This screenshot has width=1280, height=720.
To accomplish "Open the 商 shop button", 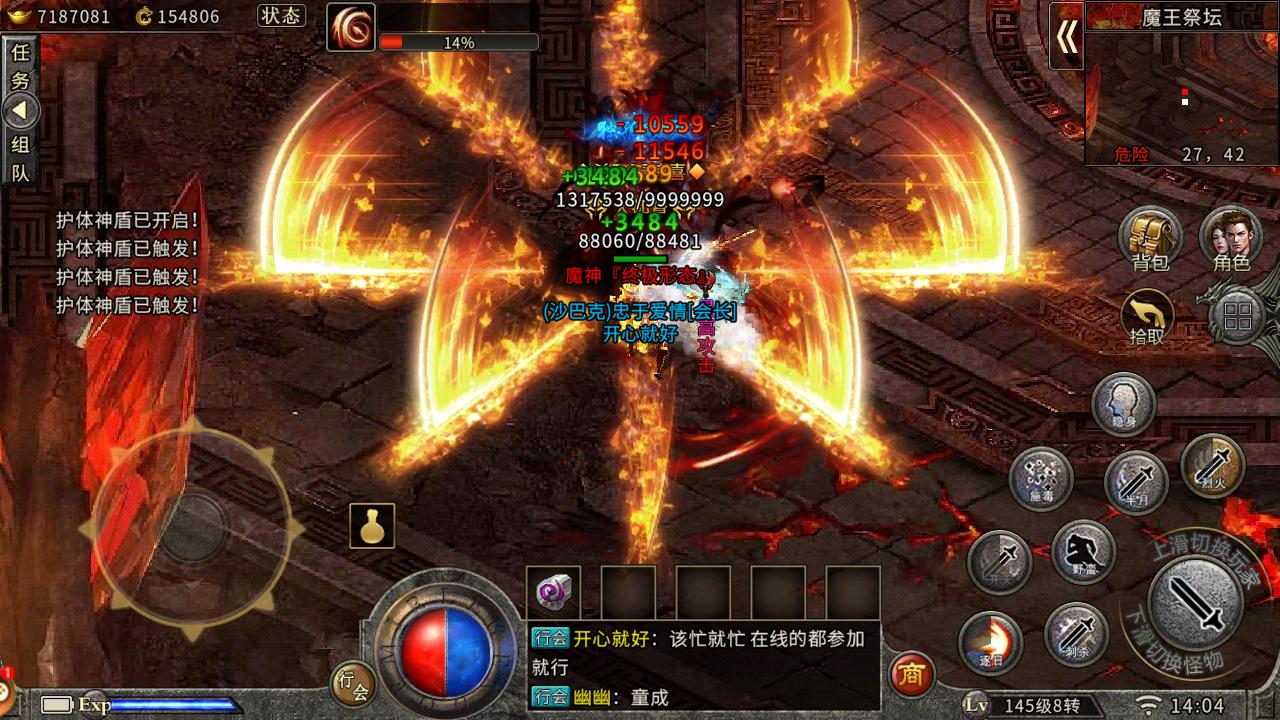I will (911, 675).
